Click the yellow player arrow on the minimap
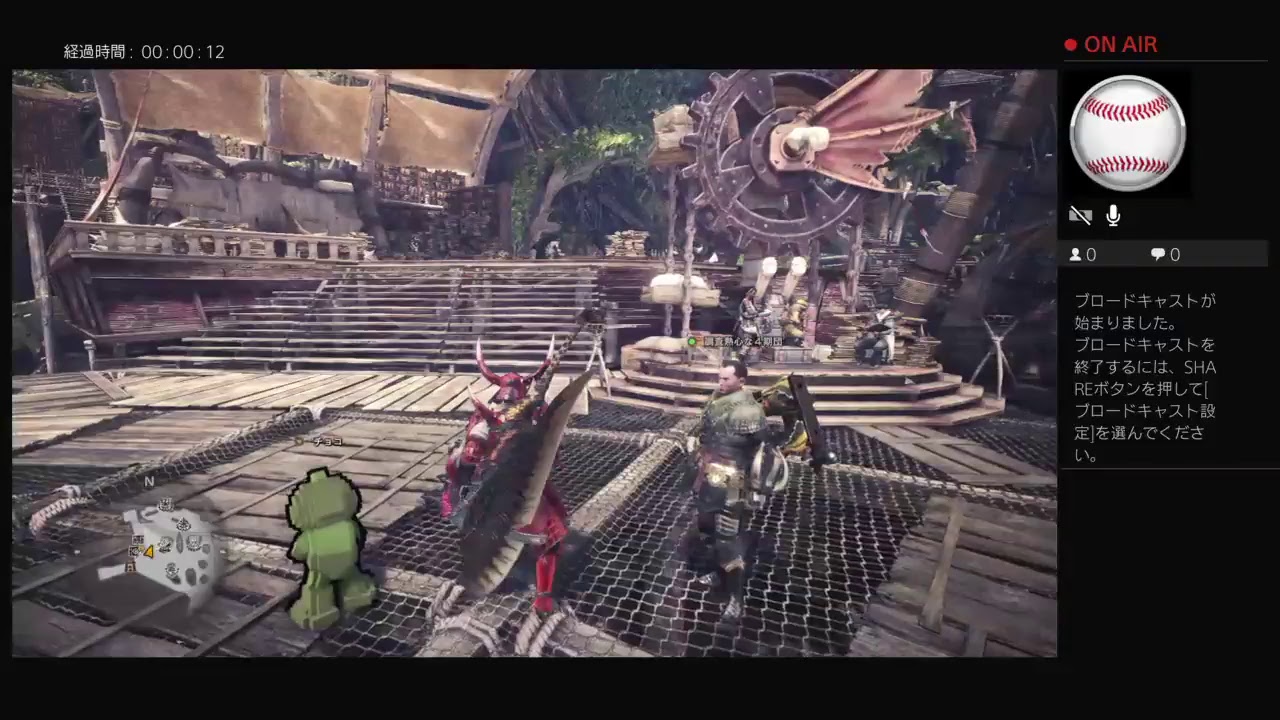Image resolution: width=1280 pixels, height=720 pixels. pyautogui.click(x=150, y=552)
